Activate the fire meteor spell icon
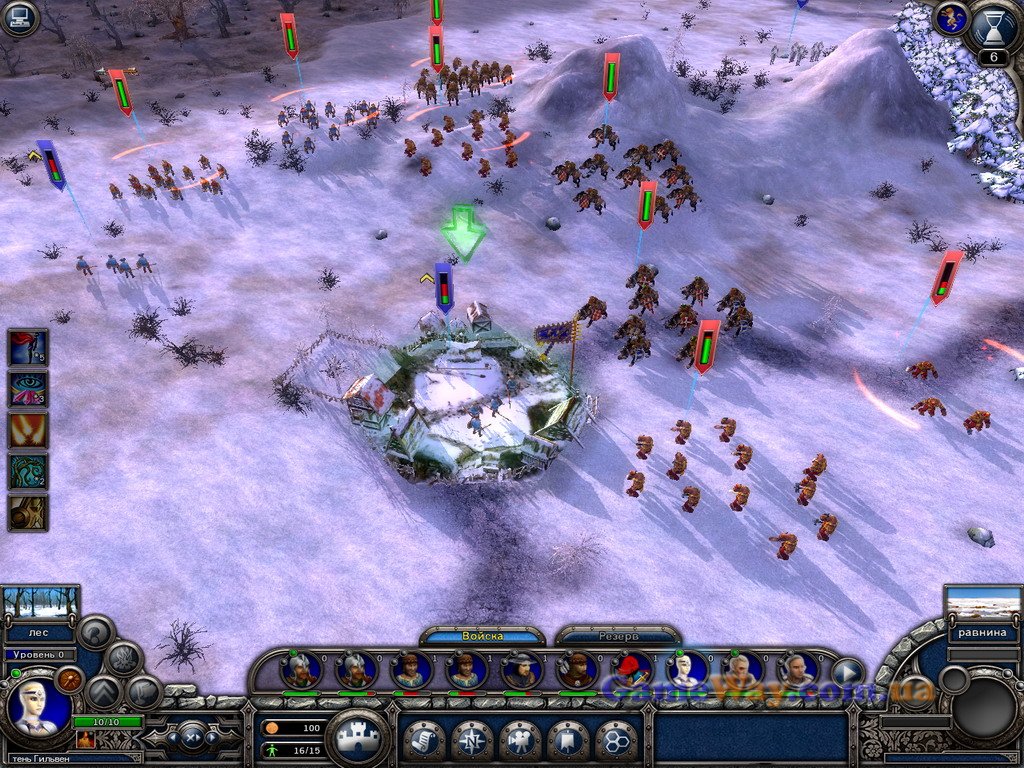The height and width of the screenshot is (768, 1024). tap(28, 431)
